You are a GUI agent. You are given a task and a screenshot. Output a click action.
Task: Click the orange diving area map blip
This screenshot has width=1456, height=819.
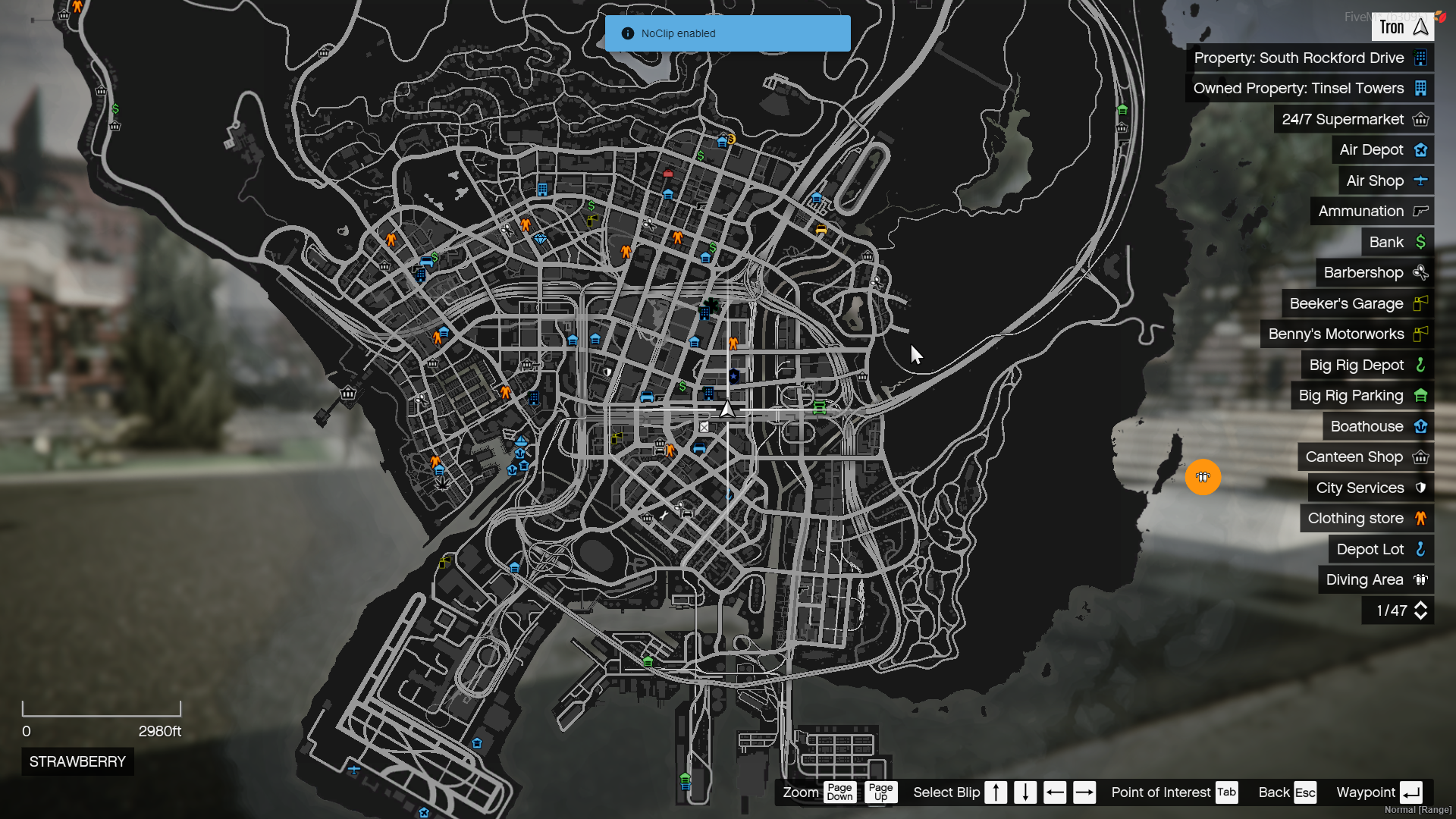point(1203,477)
